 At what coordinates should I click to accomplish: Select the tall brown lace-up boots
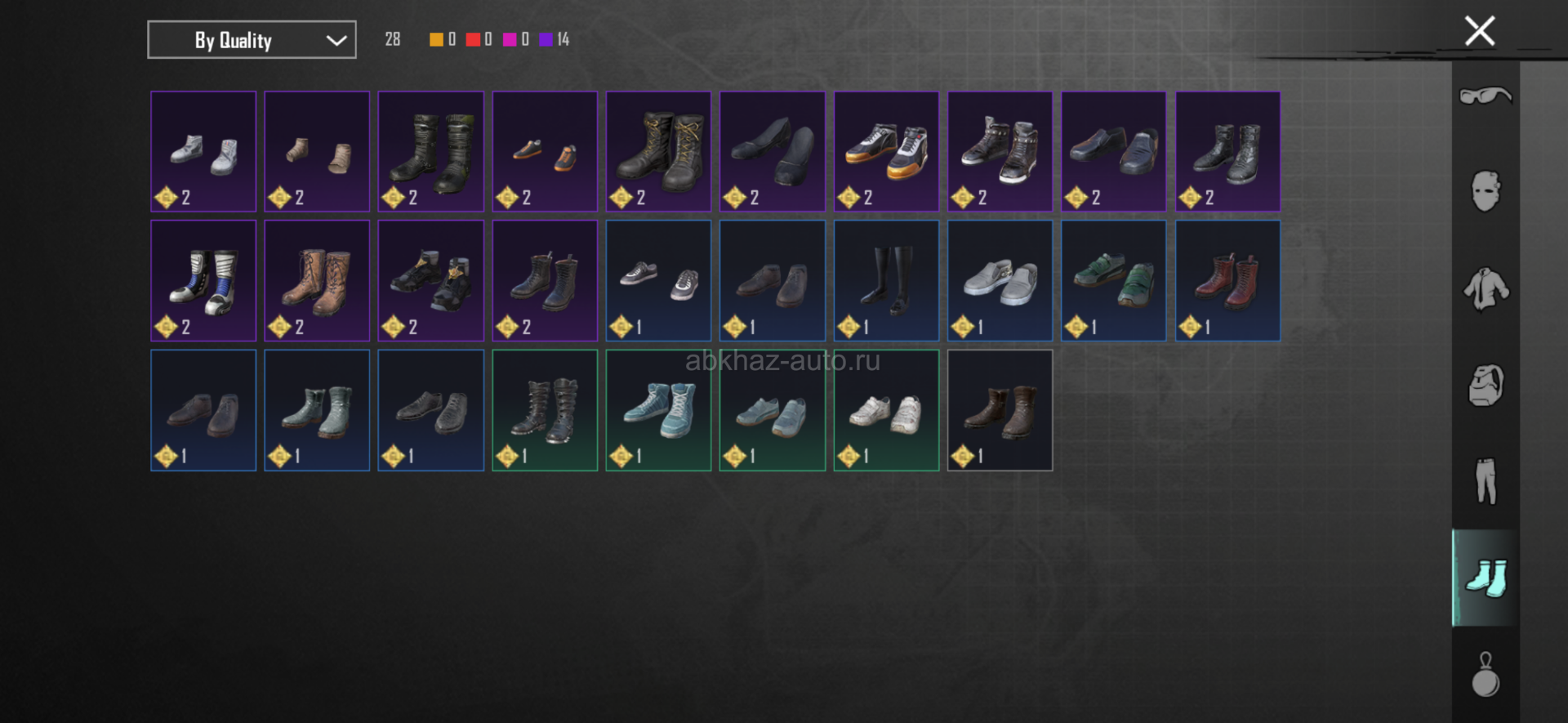click(x=317, y=281)
